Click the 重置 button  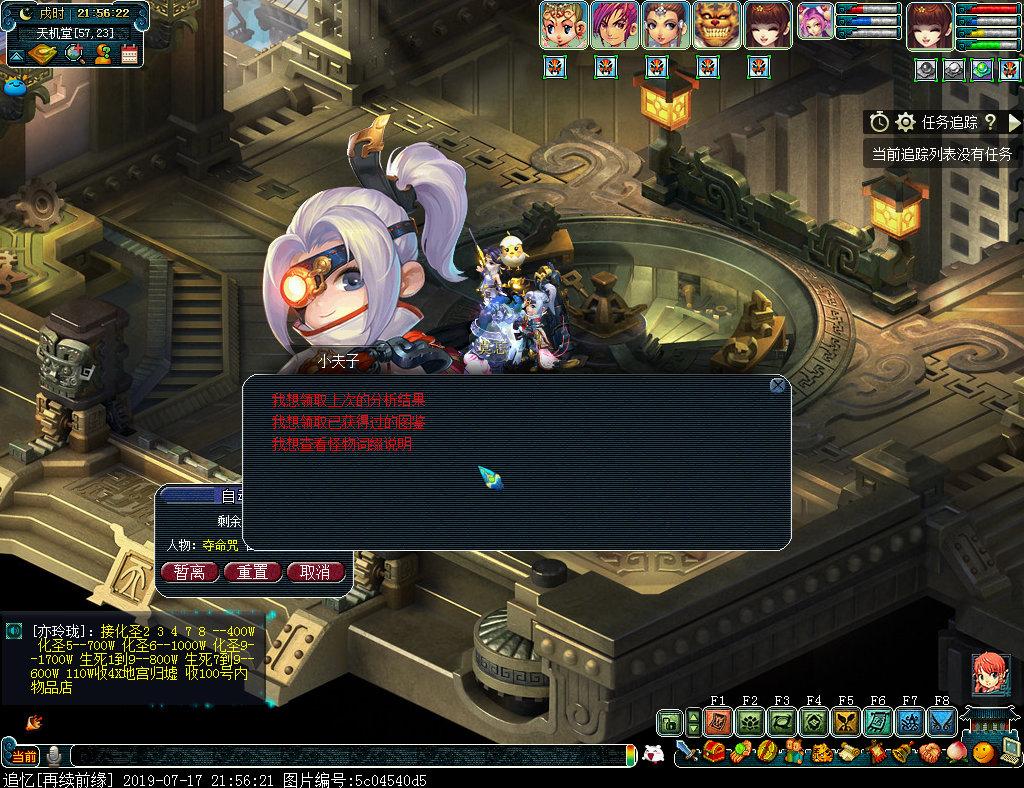click(x=252, y=572)
